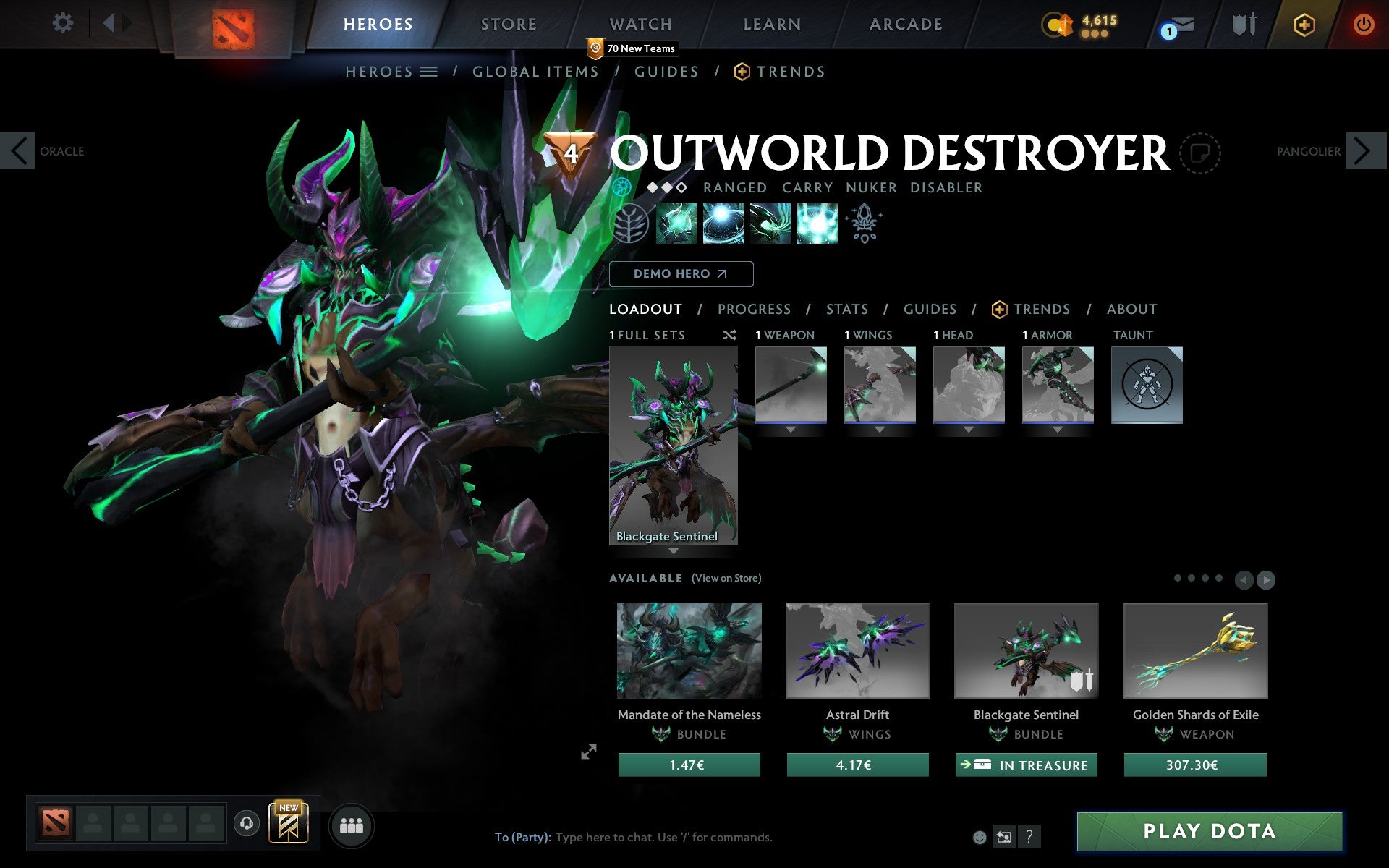Open the emoticon smiley in the chat bar
Image resolution: width=1389 pixels, height=868 pixels.
981,838
